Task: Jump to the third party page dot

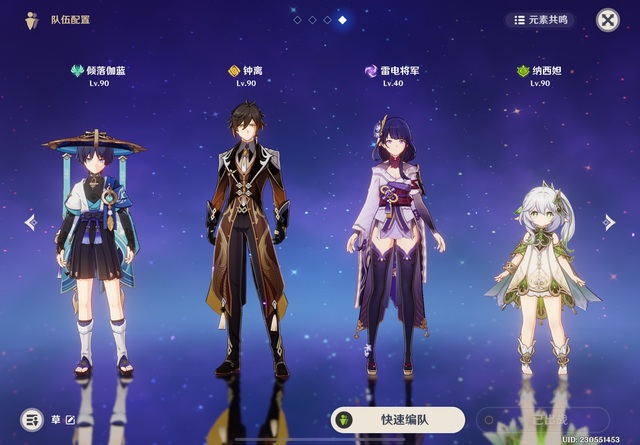Action: (327, 20)
